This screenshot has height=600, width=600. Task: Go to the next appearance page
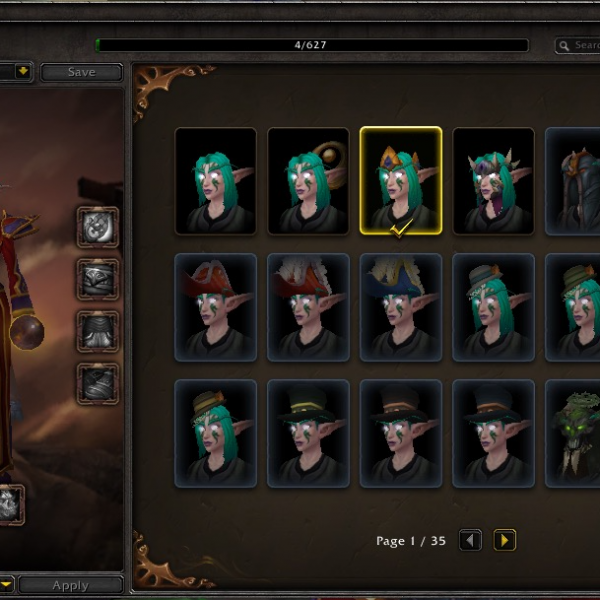[x=505, y=541]
